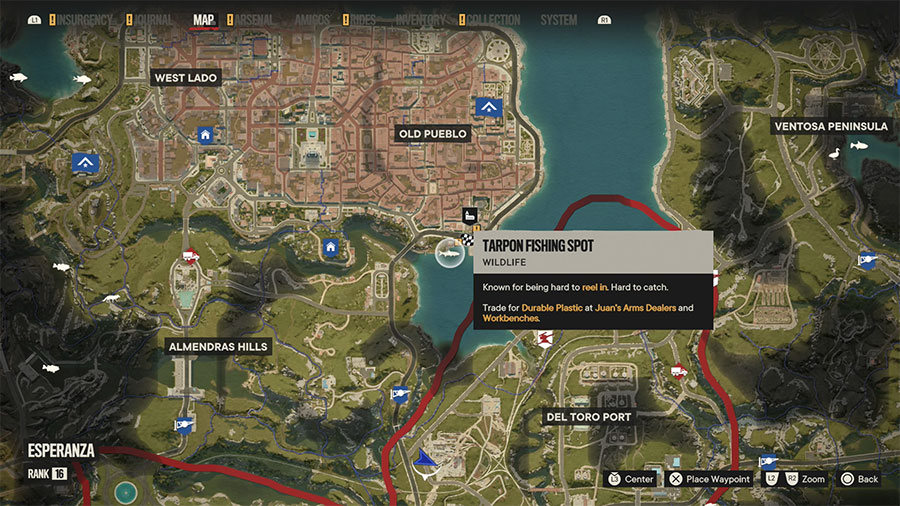Select the red truck marker above Almendras Hills
Image resolution: width=900 pixels, height=506 pixels.
tap(190, 257)
